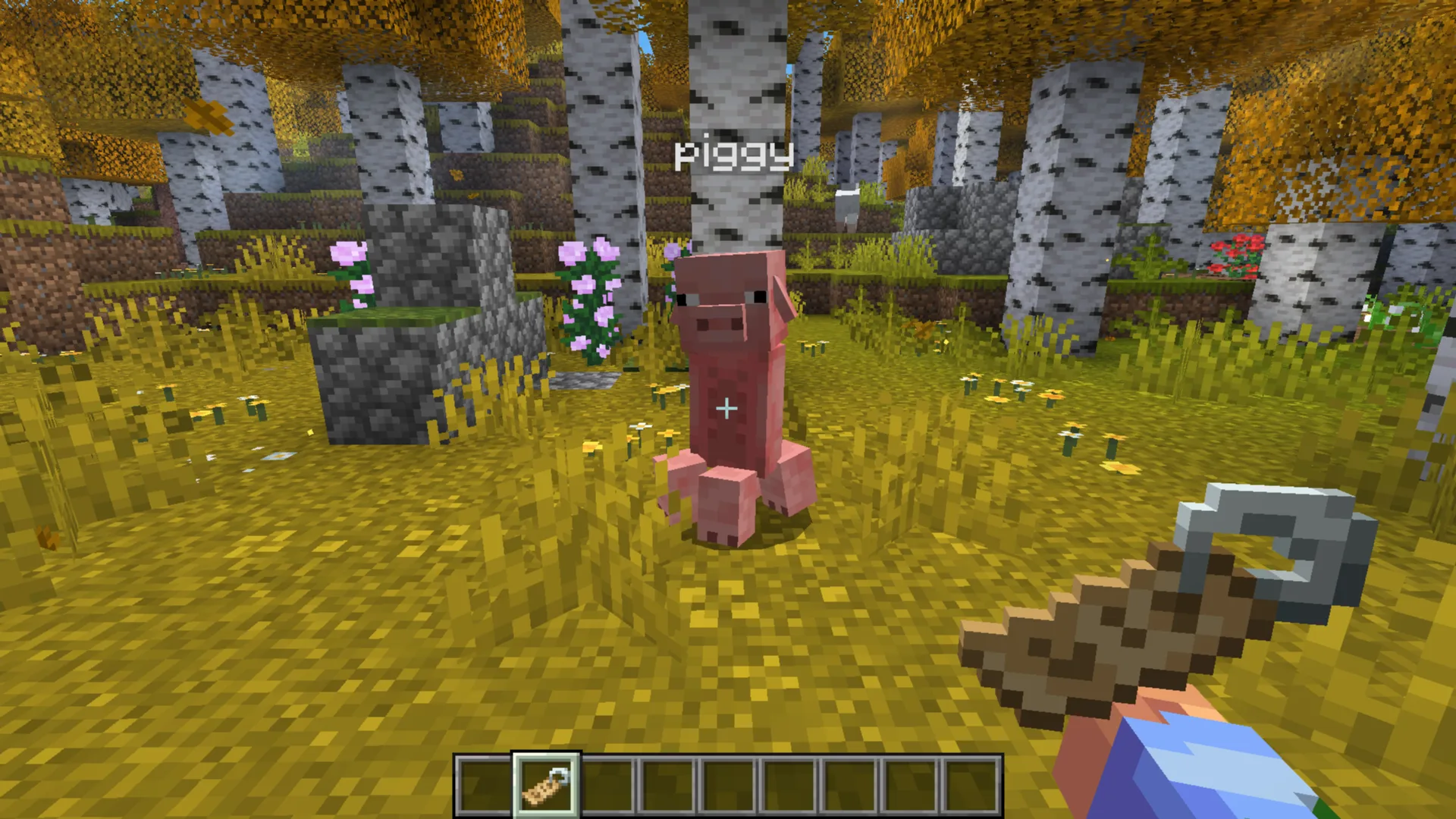Click the crosshair at screen center

click(726, 409)
